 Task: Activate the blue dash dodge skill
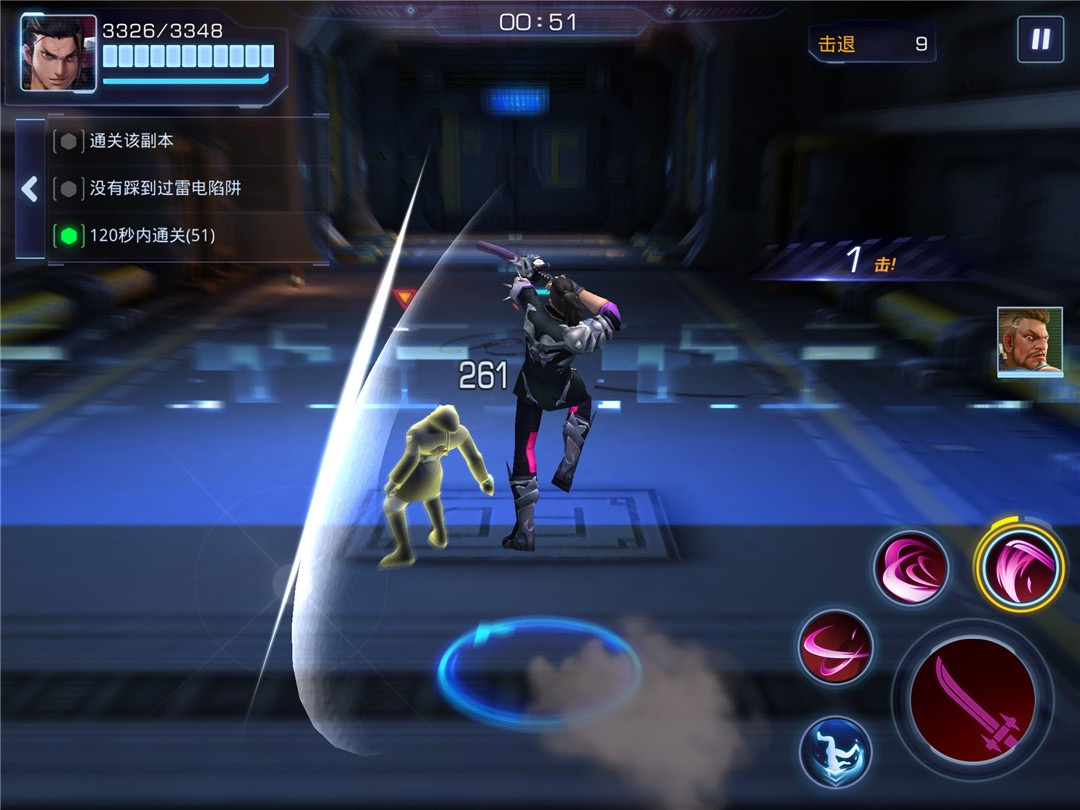coord(835,751)
